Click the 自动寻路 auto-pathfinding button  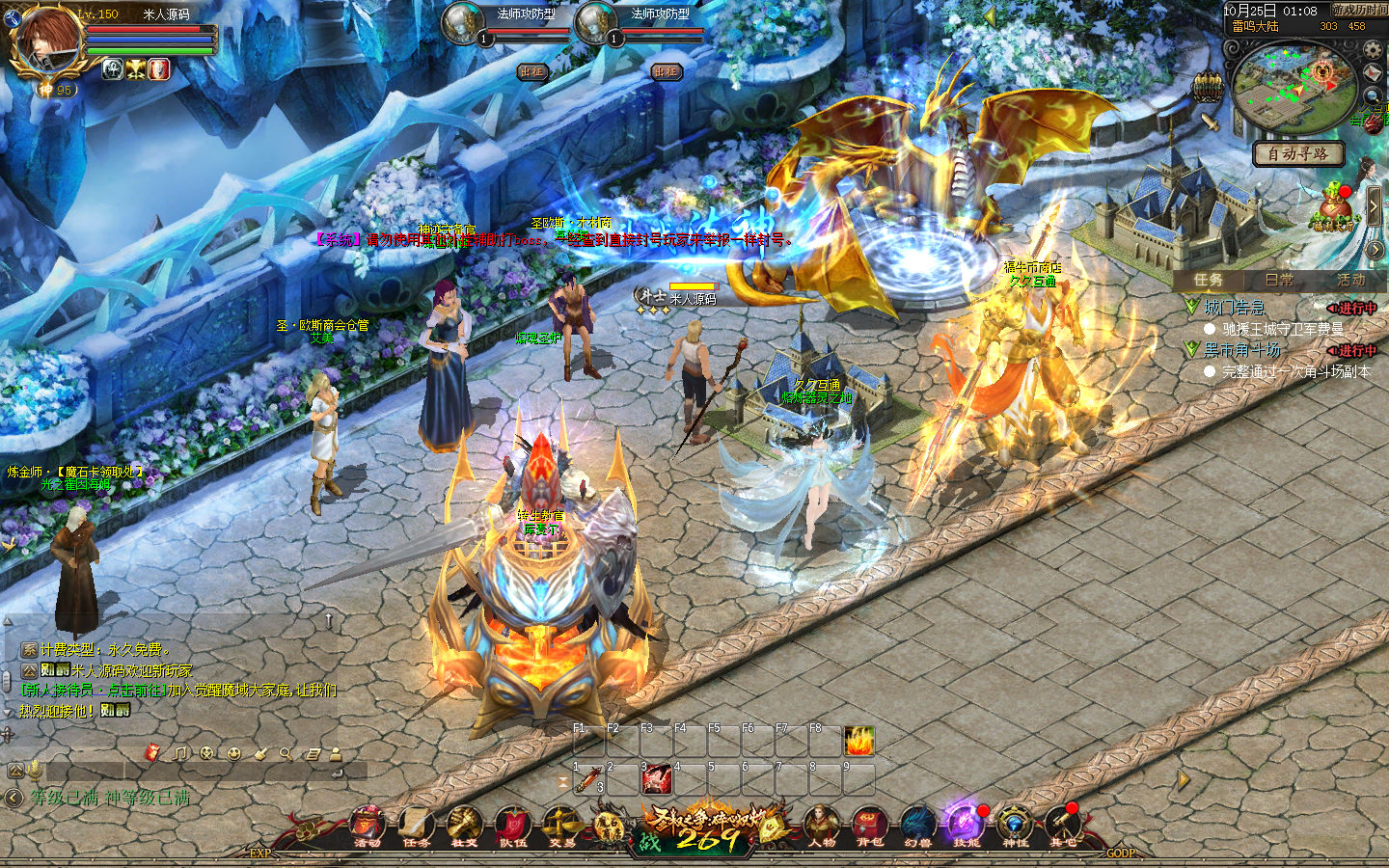tap(1298, 153)
